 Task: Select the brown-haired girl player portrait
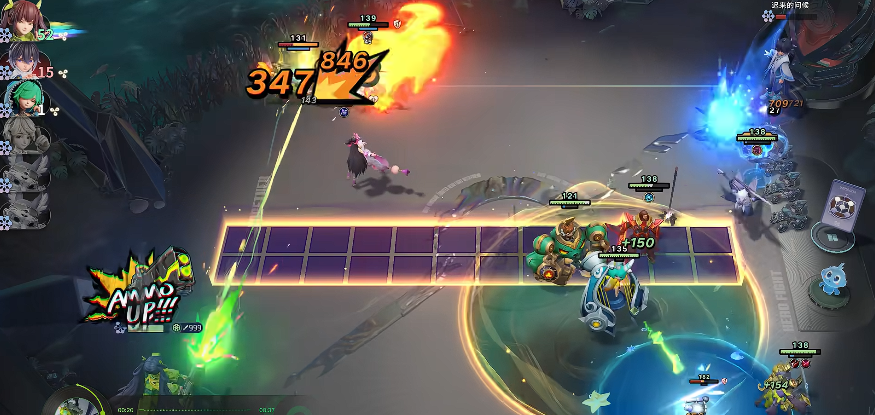[22, 26]
